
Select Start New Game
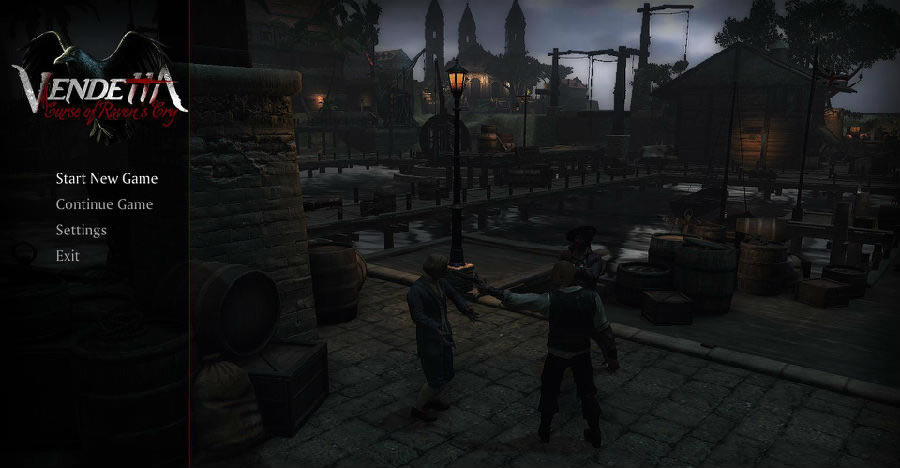point(106,179)
